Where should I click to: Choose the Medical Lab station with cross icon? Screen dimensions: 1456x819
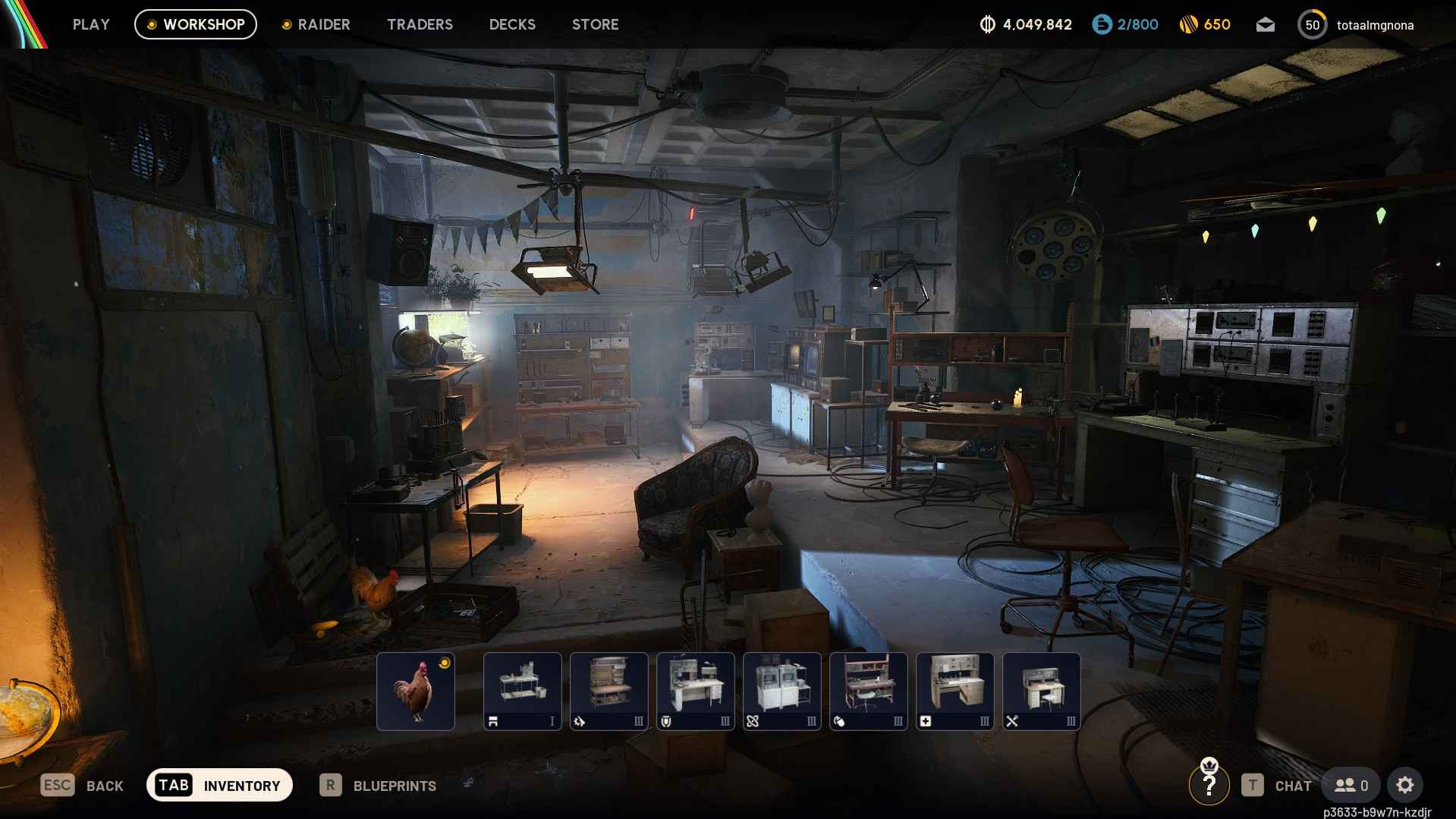955,691
